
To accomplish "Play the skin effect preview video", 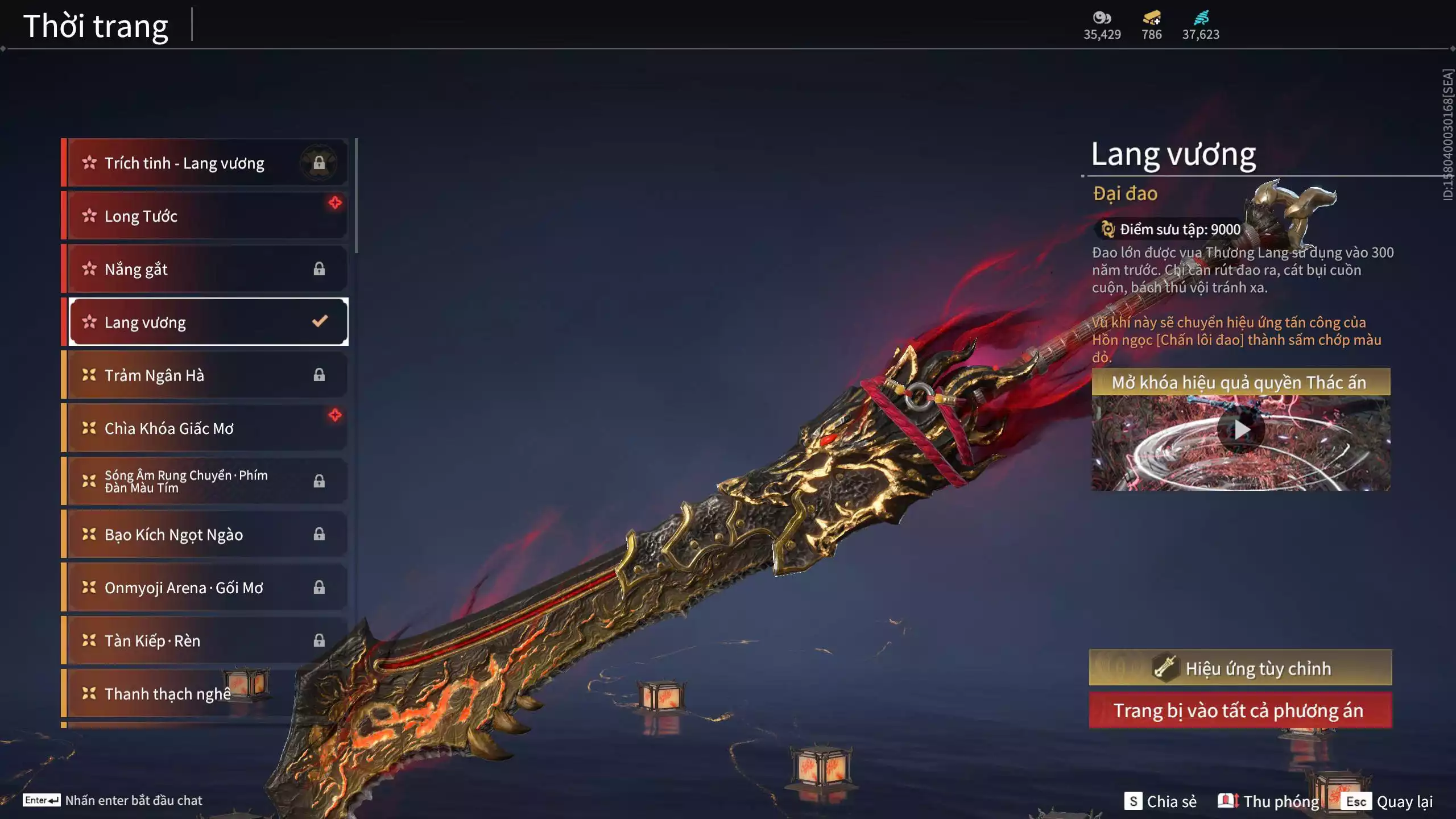I will [x=1240, y=431].
